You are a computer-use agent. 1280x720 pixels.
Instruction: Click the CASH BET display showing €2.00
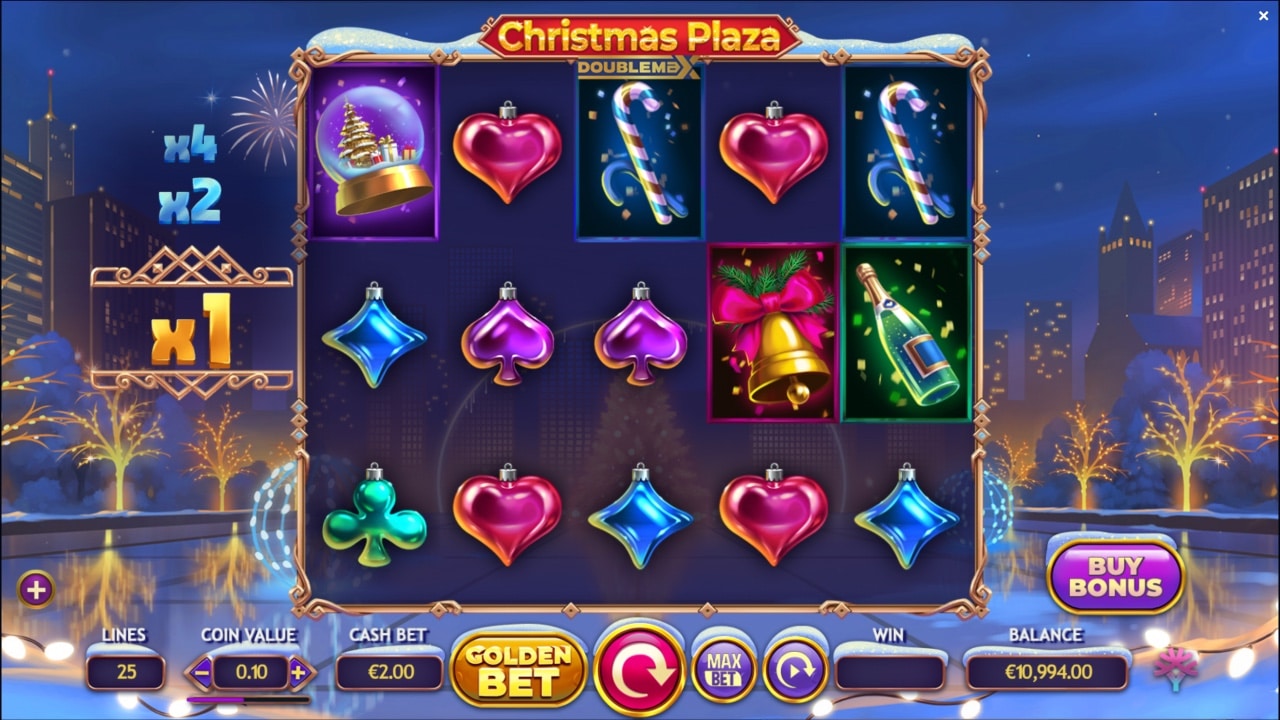click(x=388, y=672)
